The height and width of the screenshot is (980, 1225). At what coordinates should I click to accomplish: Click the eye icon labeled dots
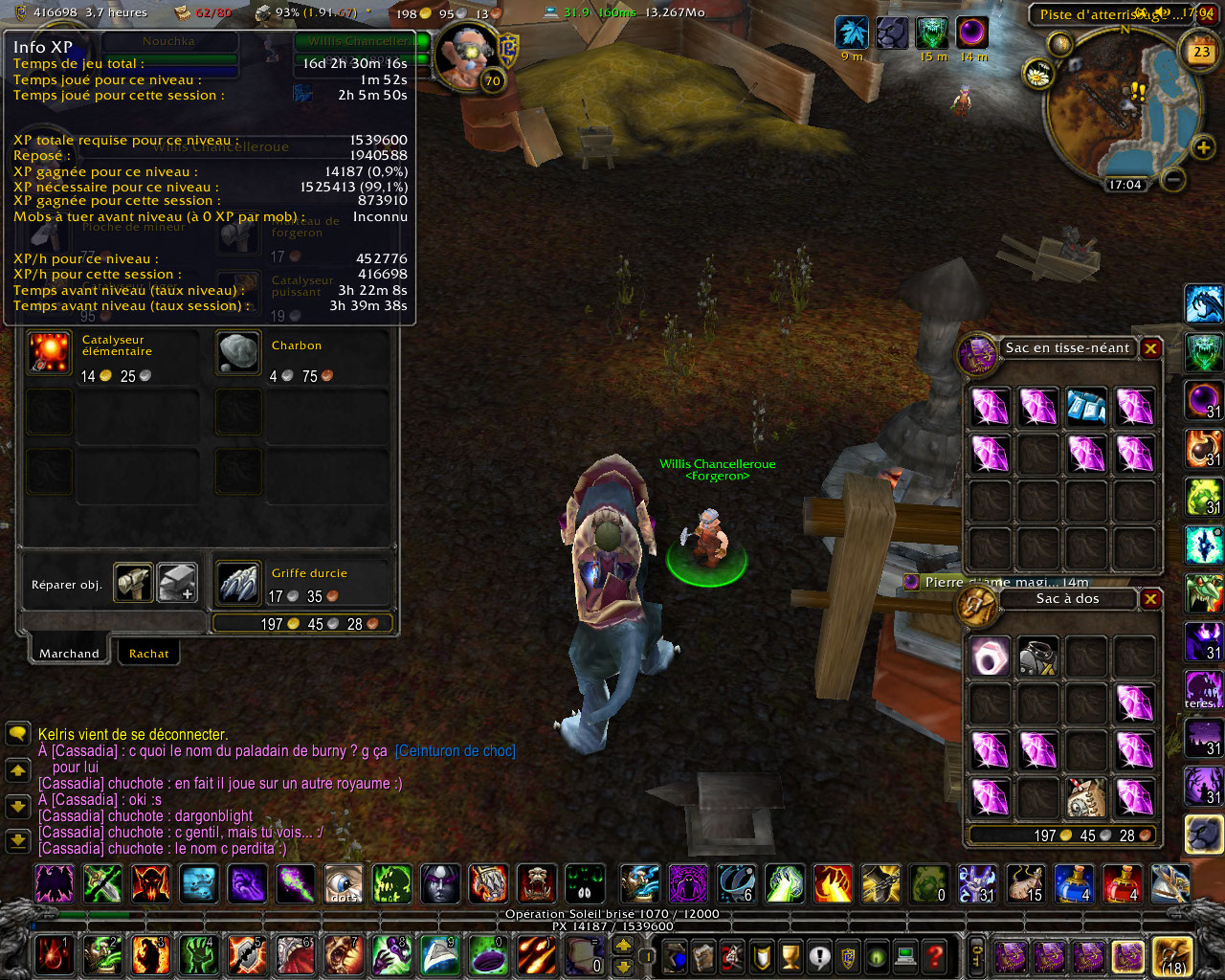(344, 883)
